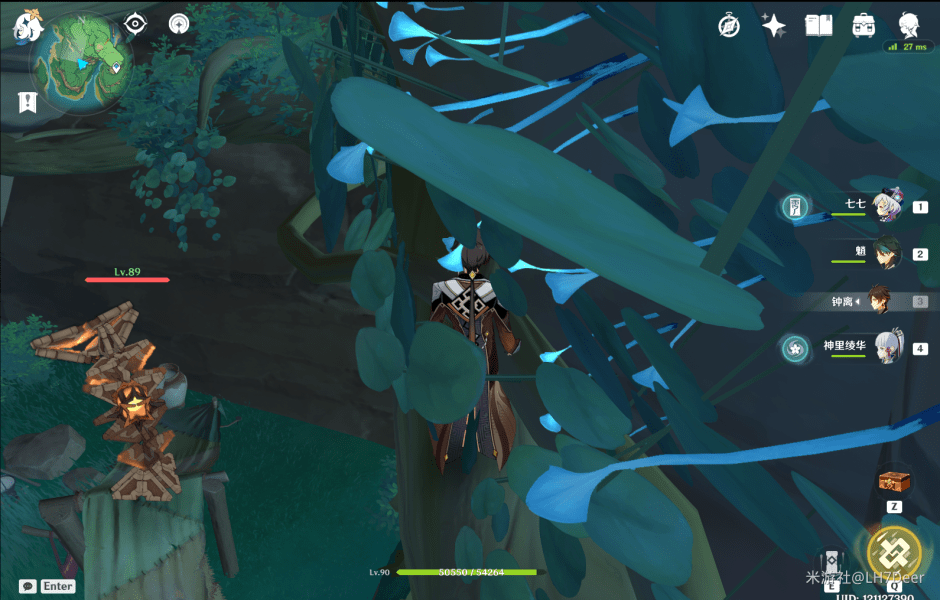Unleash the golden Elemental Burst
This screenshot has height=600, width=940.
[893, 551]
